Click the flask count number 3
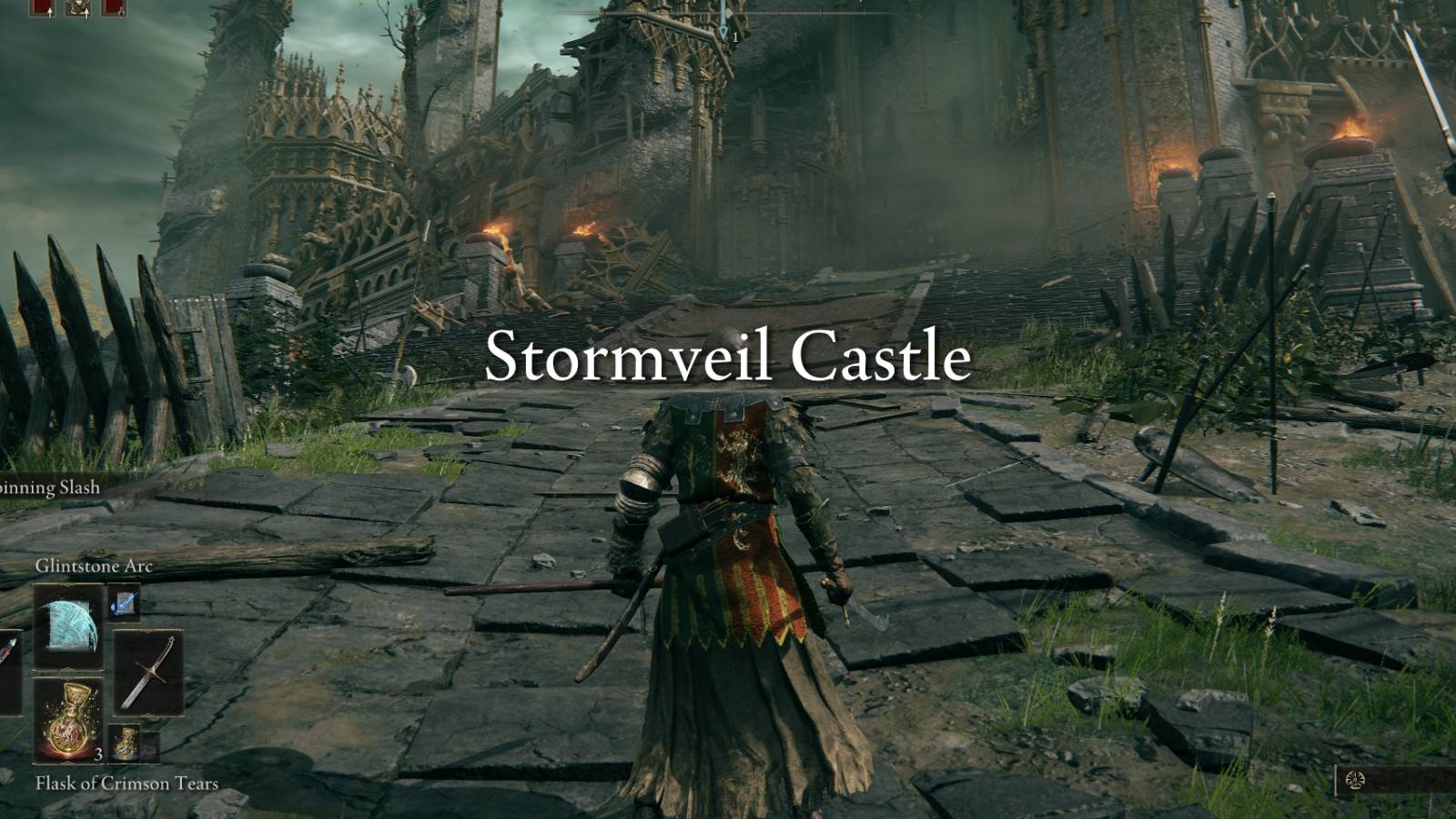The image size is (1456, 819). (x=97, y=754)
